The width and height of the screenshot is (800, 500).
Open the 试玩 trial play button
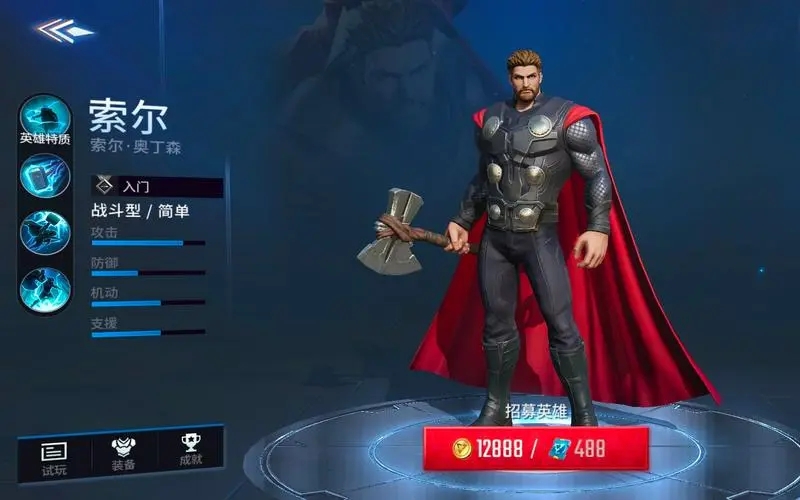point(54,455)
